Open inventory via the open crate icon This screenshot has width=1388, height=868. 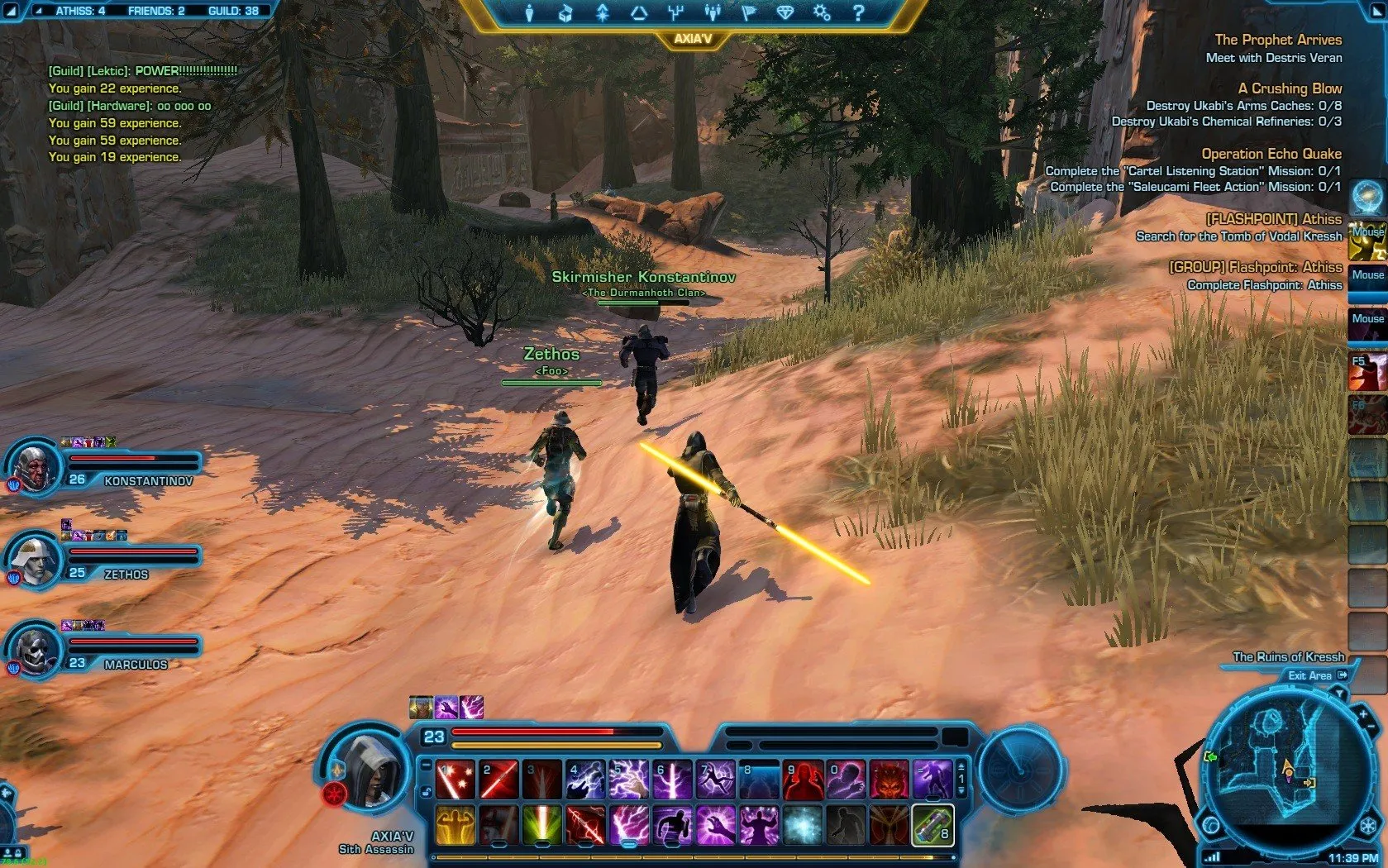pos(565,12)
